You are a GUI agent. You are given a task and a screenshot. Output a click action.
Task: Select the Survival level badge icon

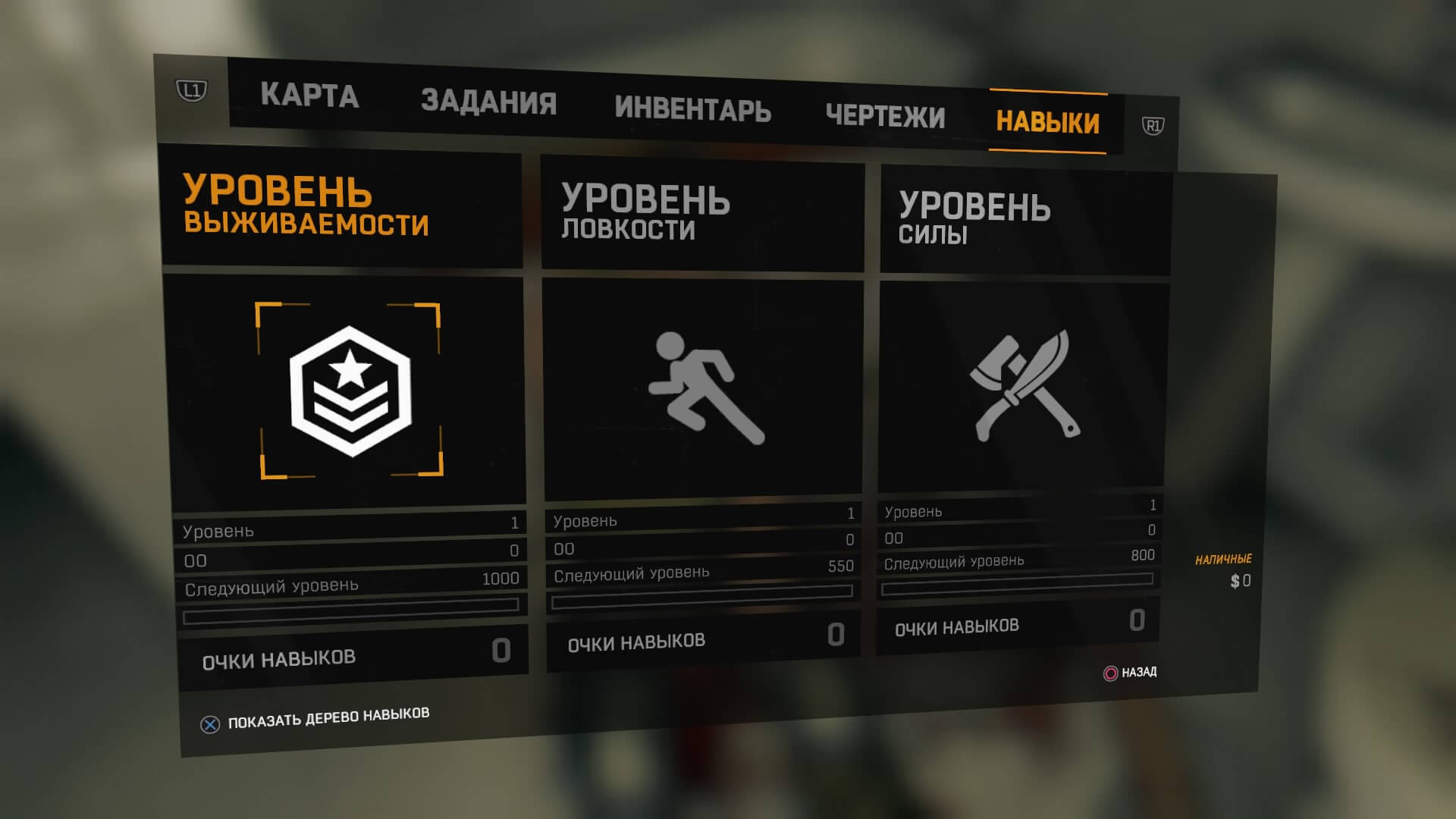[349, 391]
